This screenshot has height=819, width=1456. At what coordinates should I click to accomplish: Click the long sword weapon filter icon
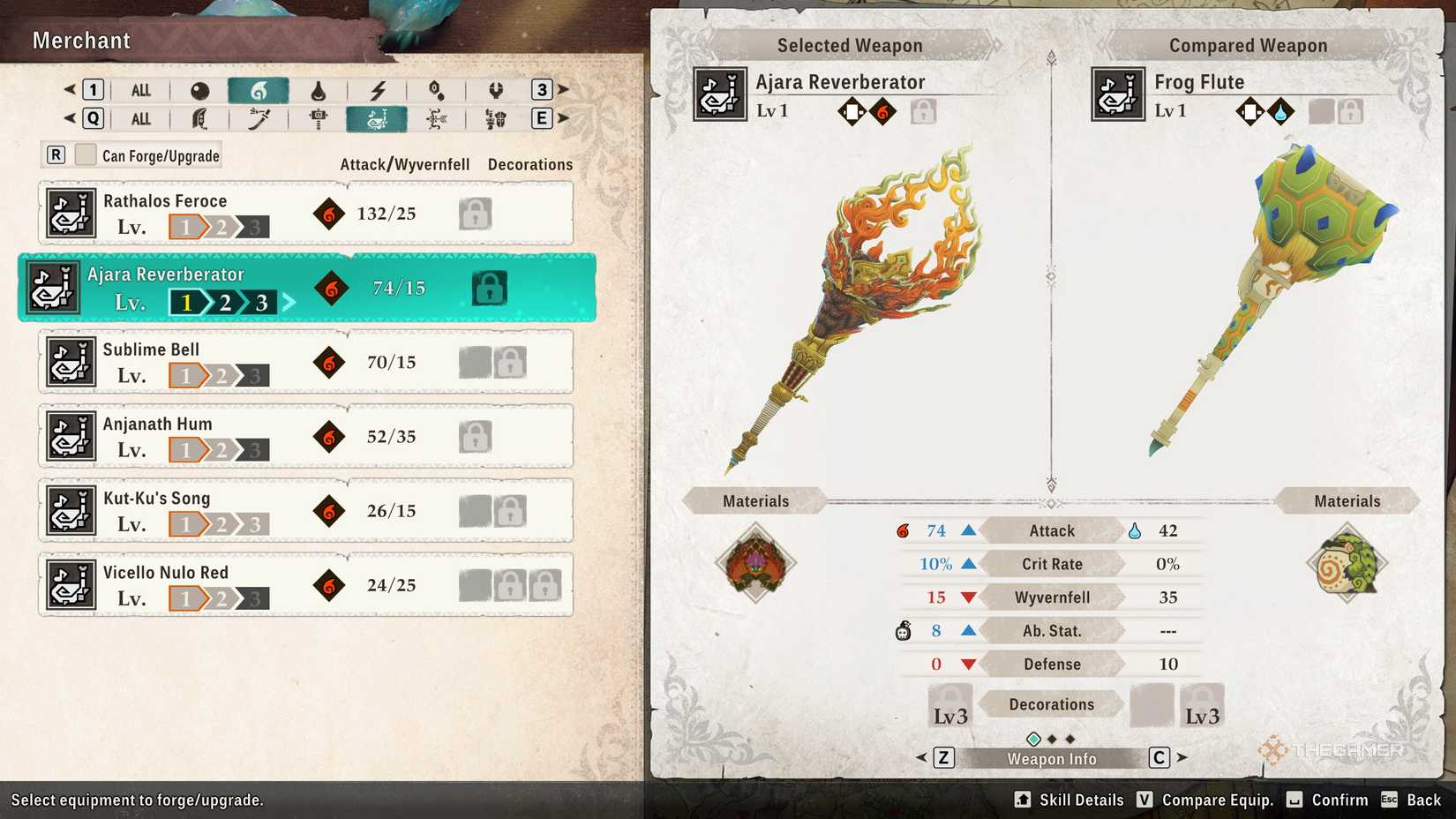point(257,119)
